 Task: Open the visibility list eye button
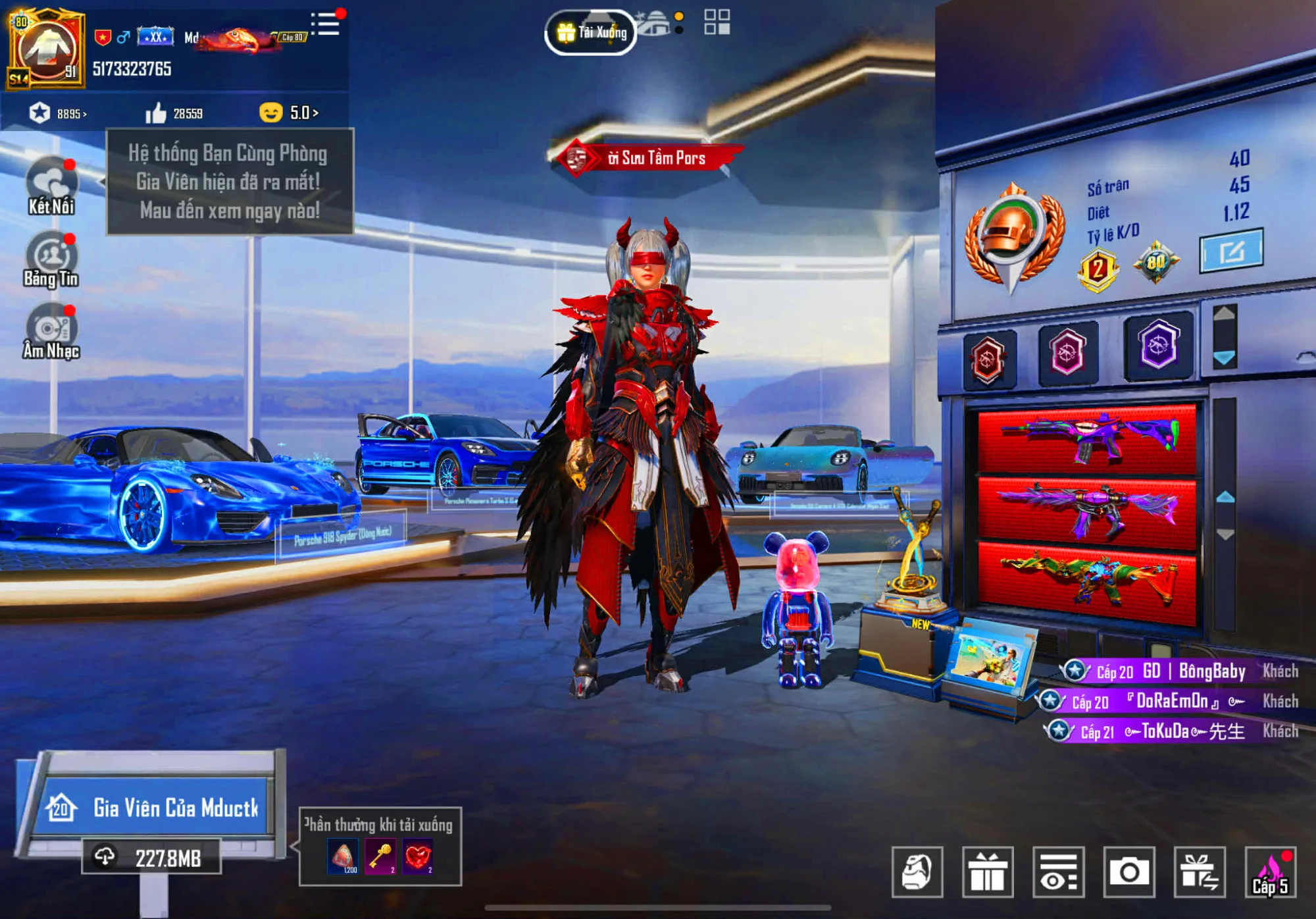(x=1059, y=872)
